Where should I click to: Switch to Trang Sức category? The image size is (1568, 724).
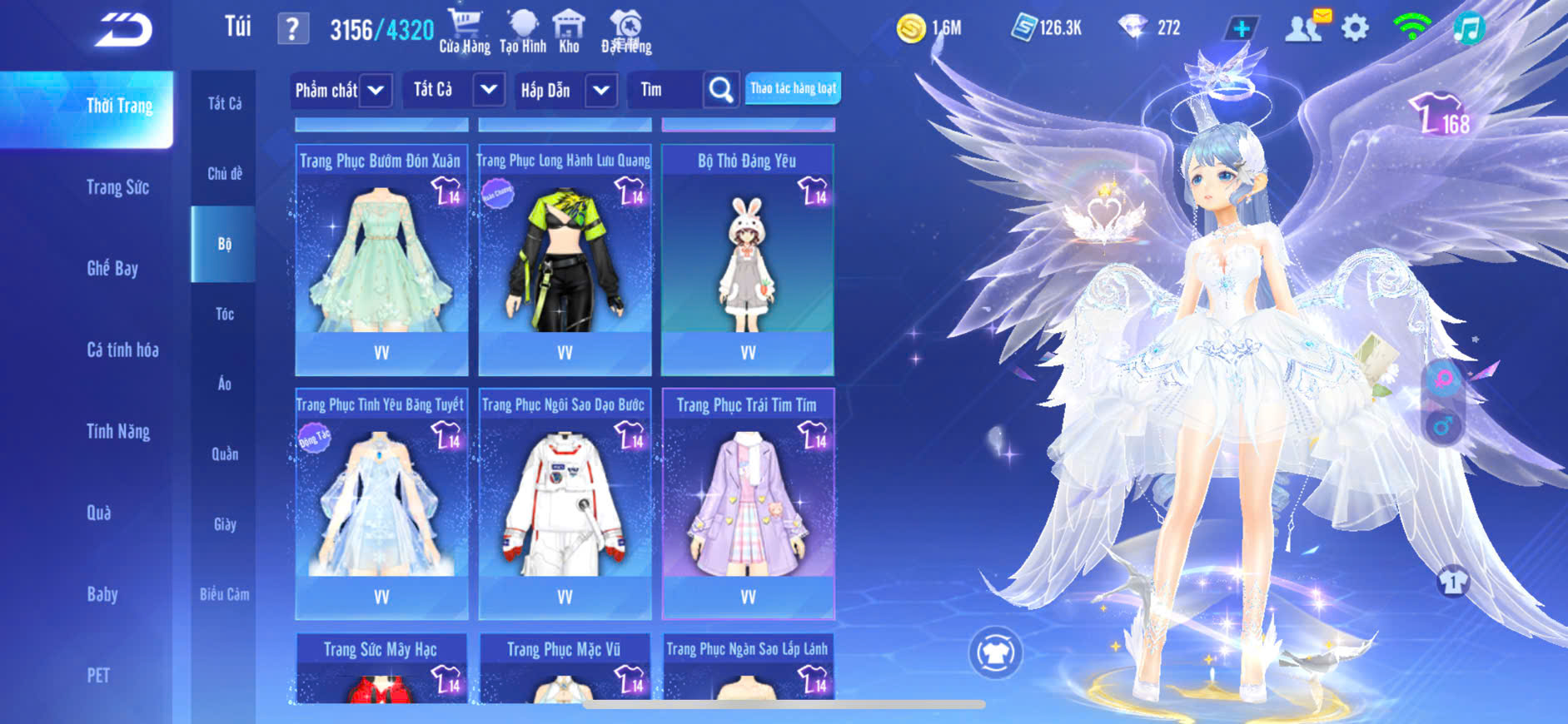[x=117, y=187]
